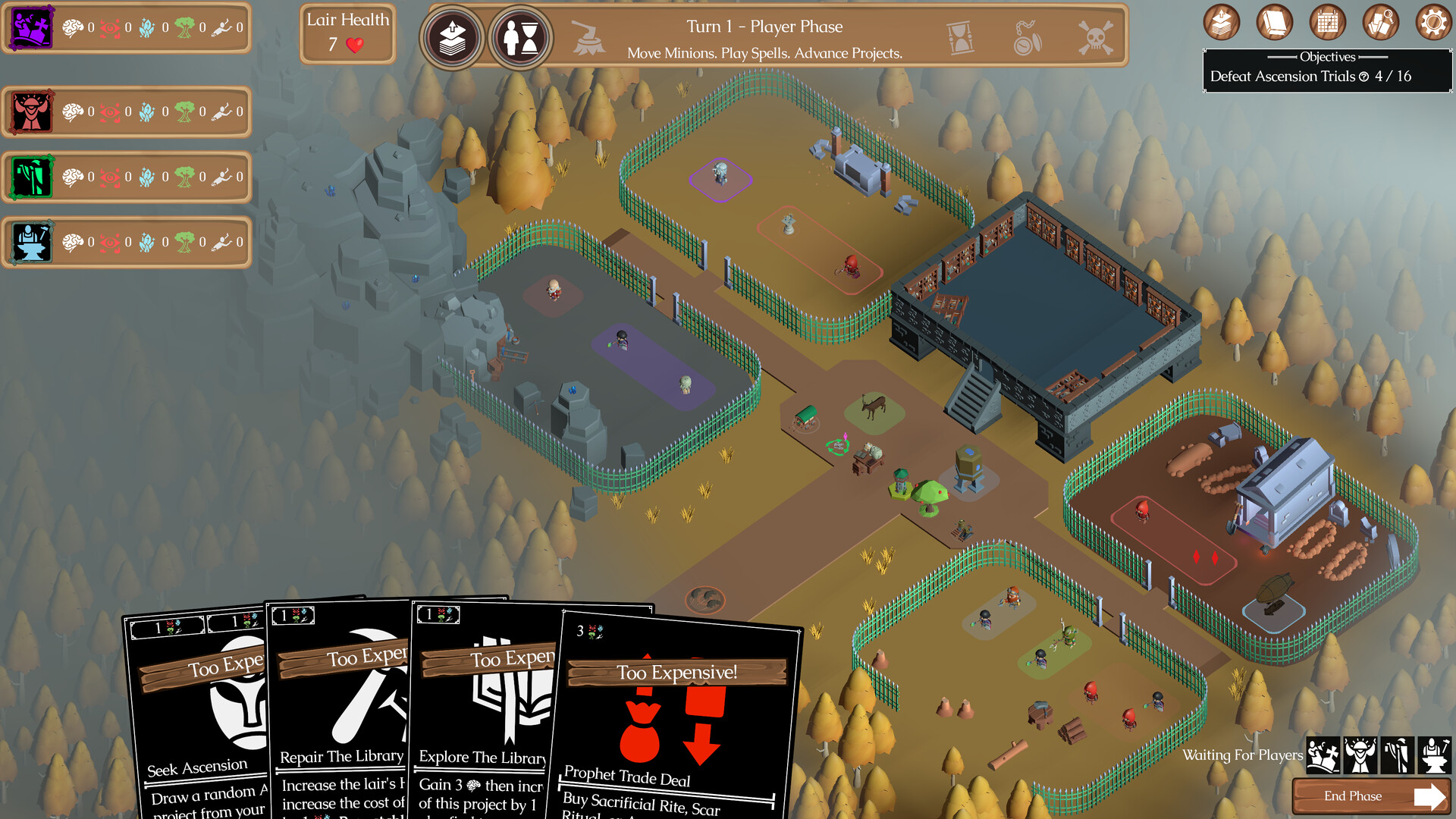Select the minion and hourglass phase icon

click(521, 38)
